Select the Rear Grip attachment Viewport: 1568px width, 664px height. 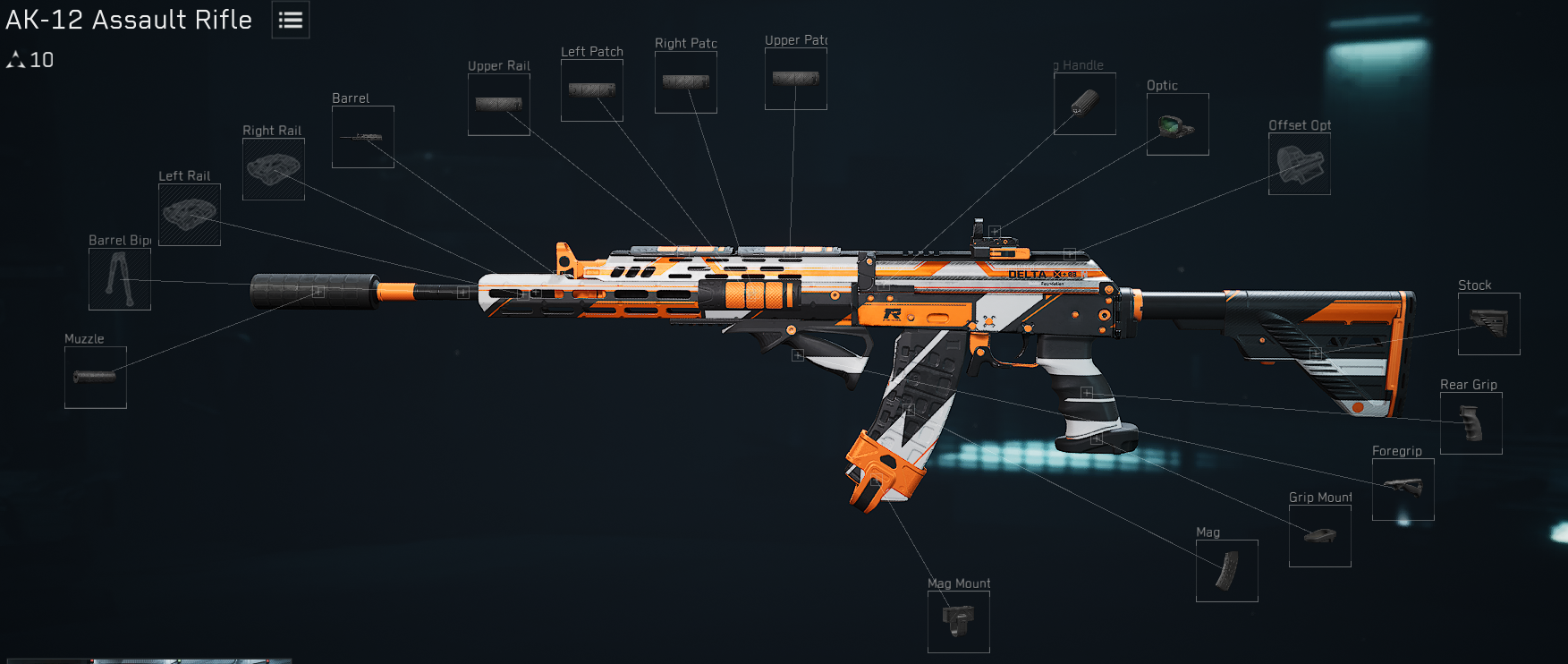click(1472, 422)
